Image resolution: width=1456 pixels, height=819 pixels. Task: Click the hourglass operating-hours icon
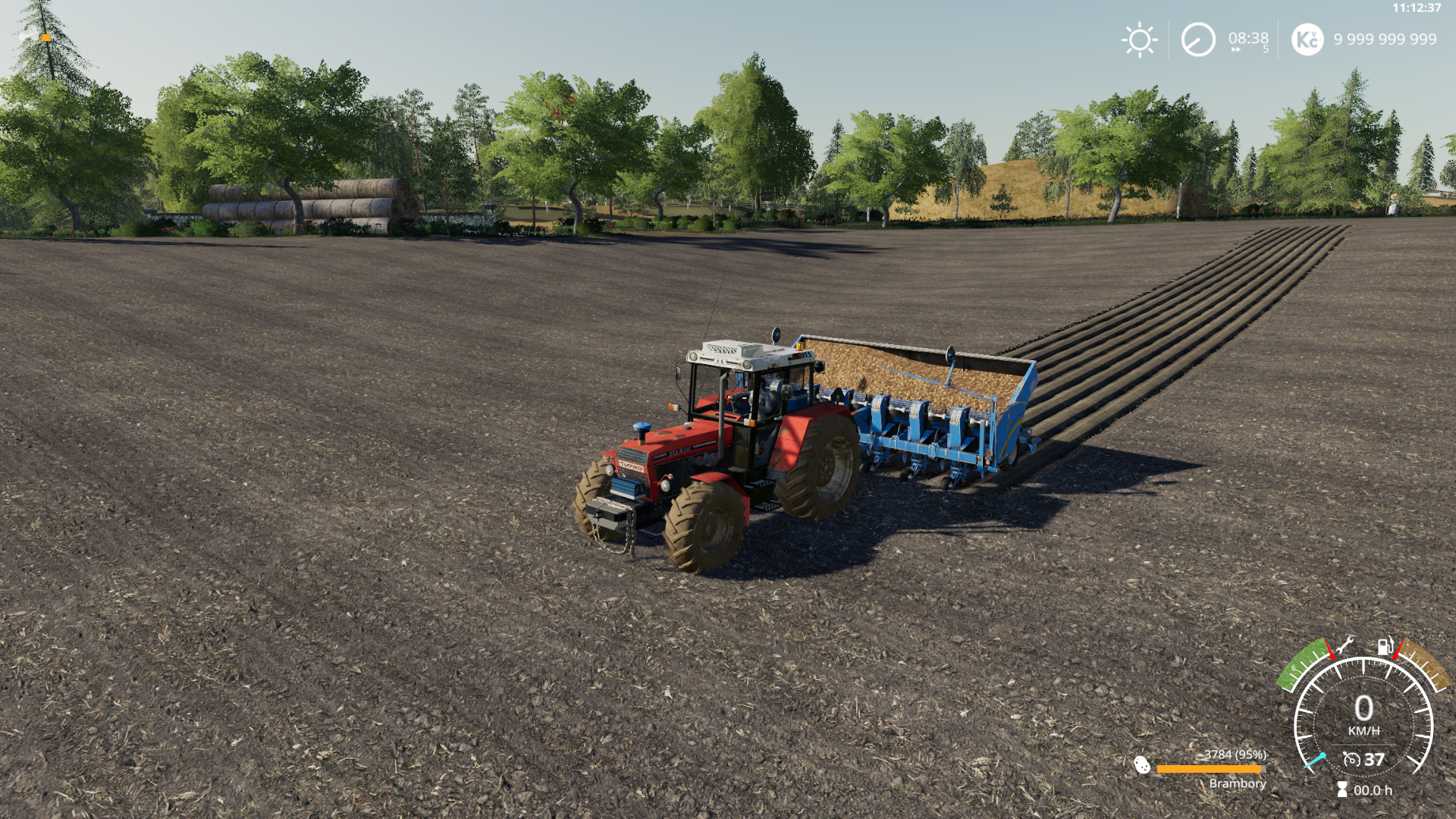coord(1341,790)
